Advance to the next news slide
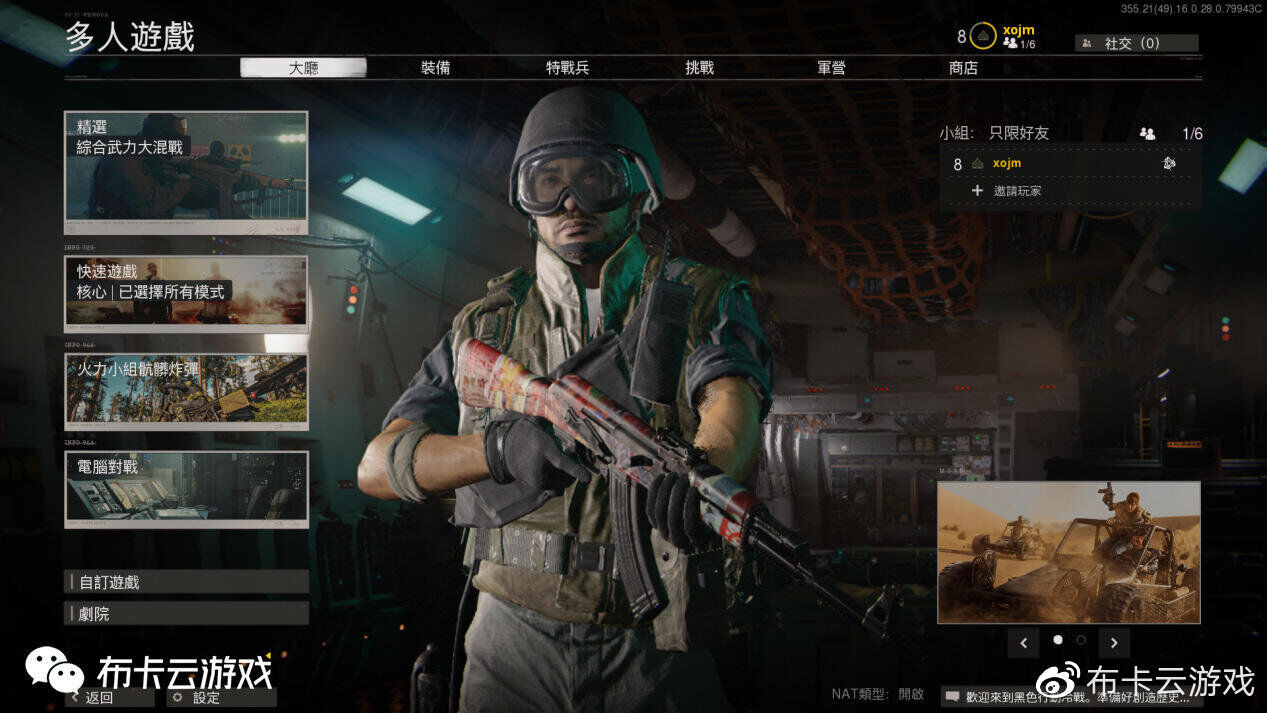This screenshot has height=713, width=1267. coord(1113,643)
